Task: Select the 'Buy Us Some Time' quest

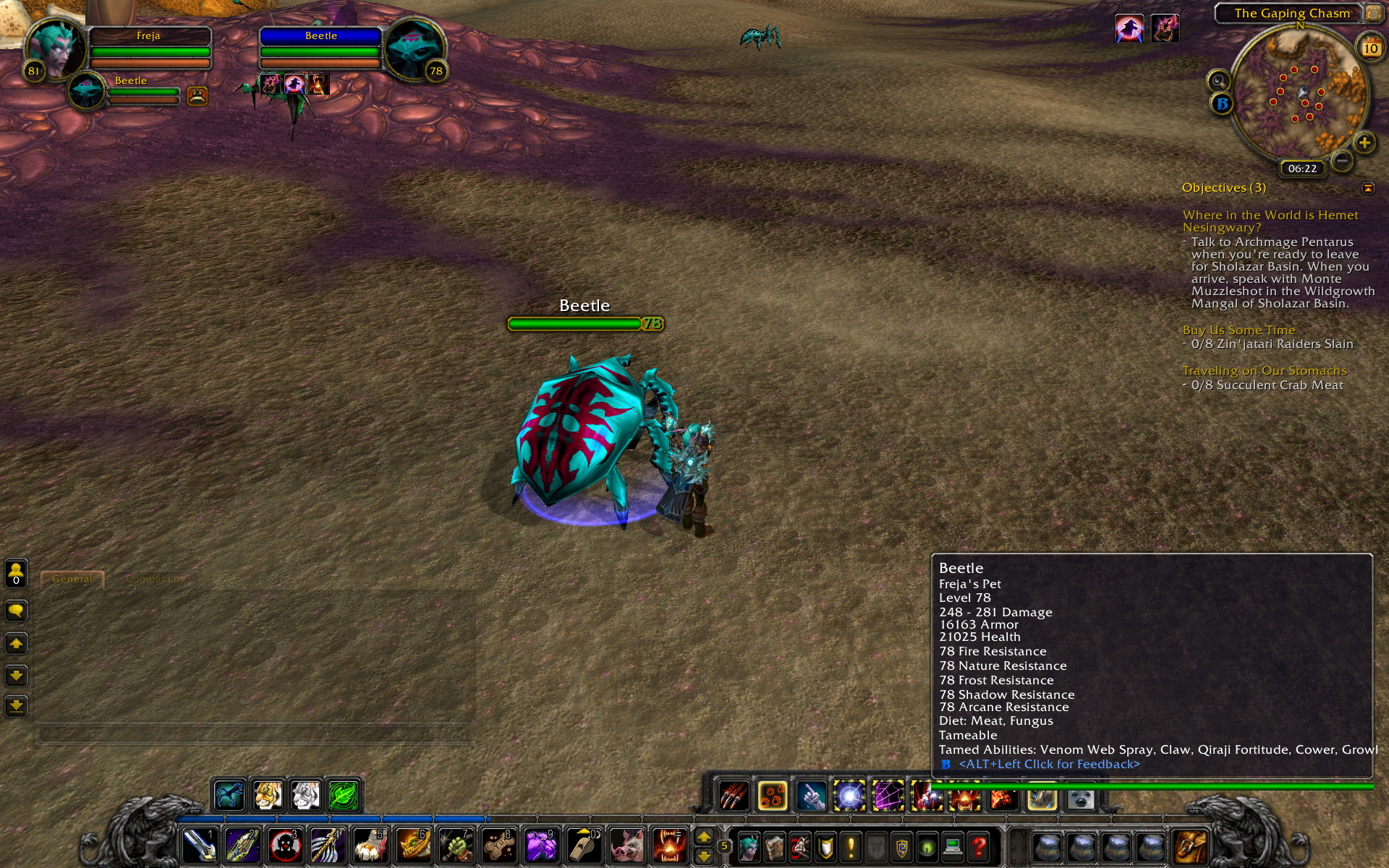Action: 1239,330
